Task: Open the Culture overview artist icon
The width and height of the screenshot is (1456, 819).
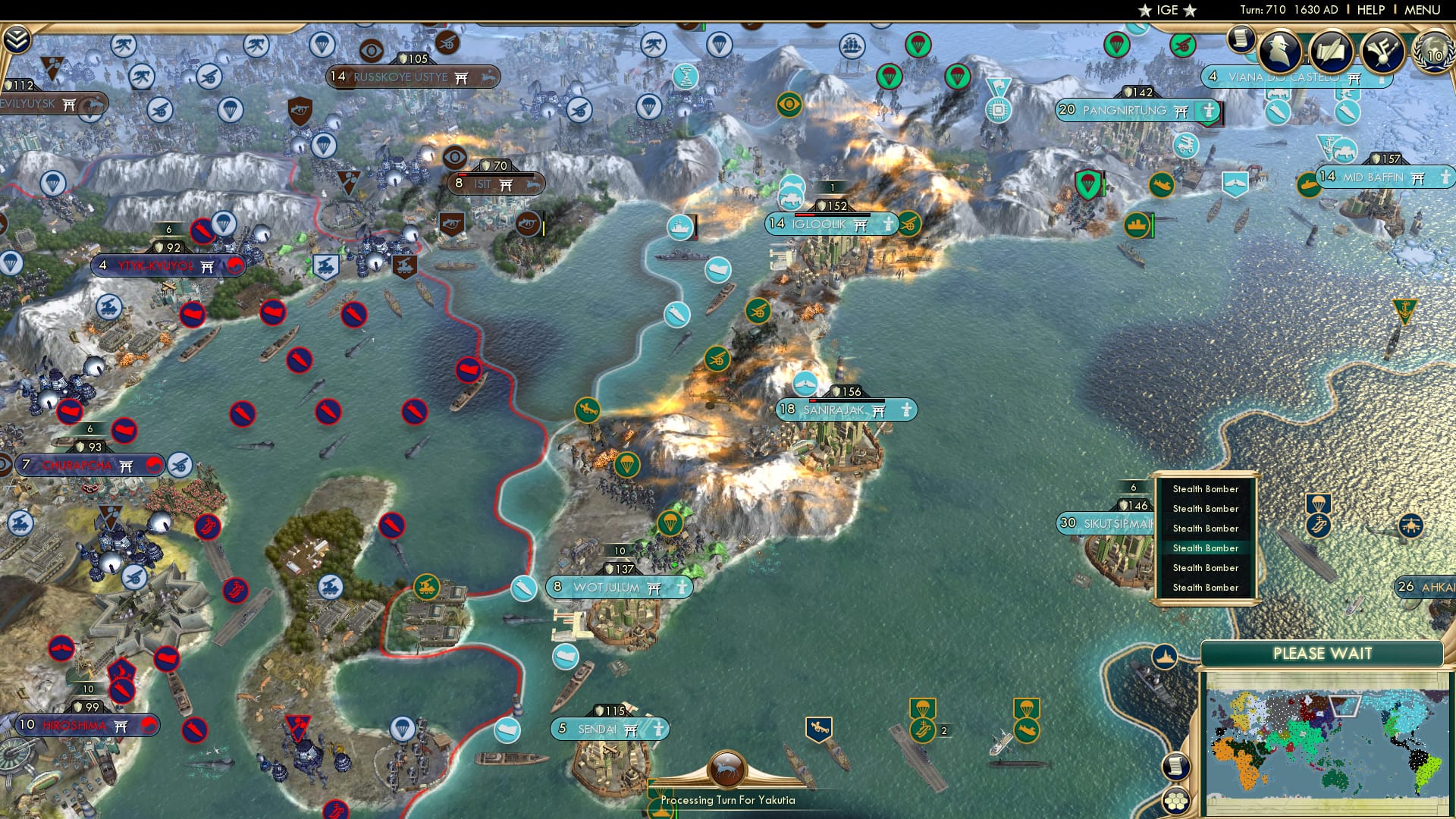Action: point(1385,52)
